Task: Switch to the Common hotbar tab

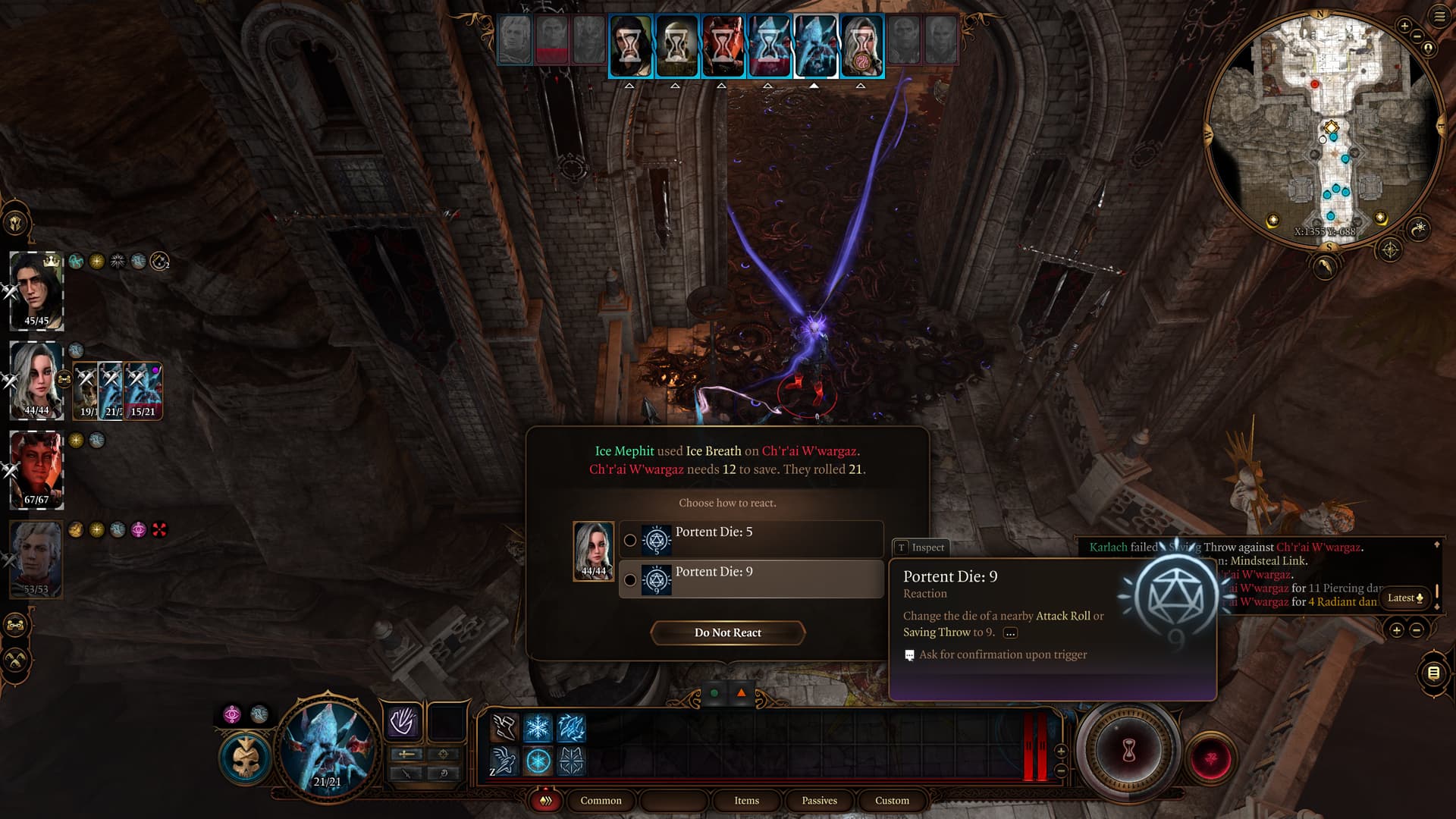Action: (601, 800)
